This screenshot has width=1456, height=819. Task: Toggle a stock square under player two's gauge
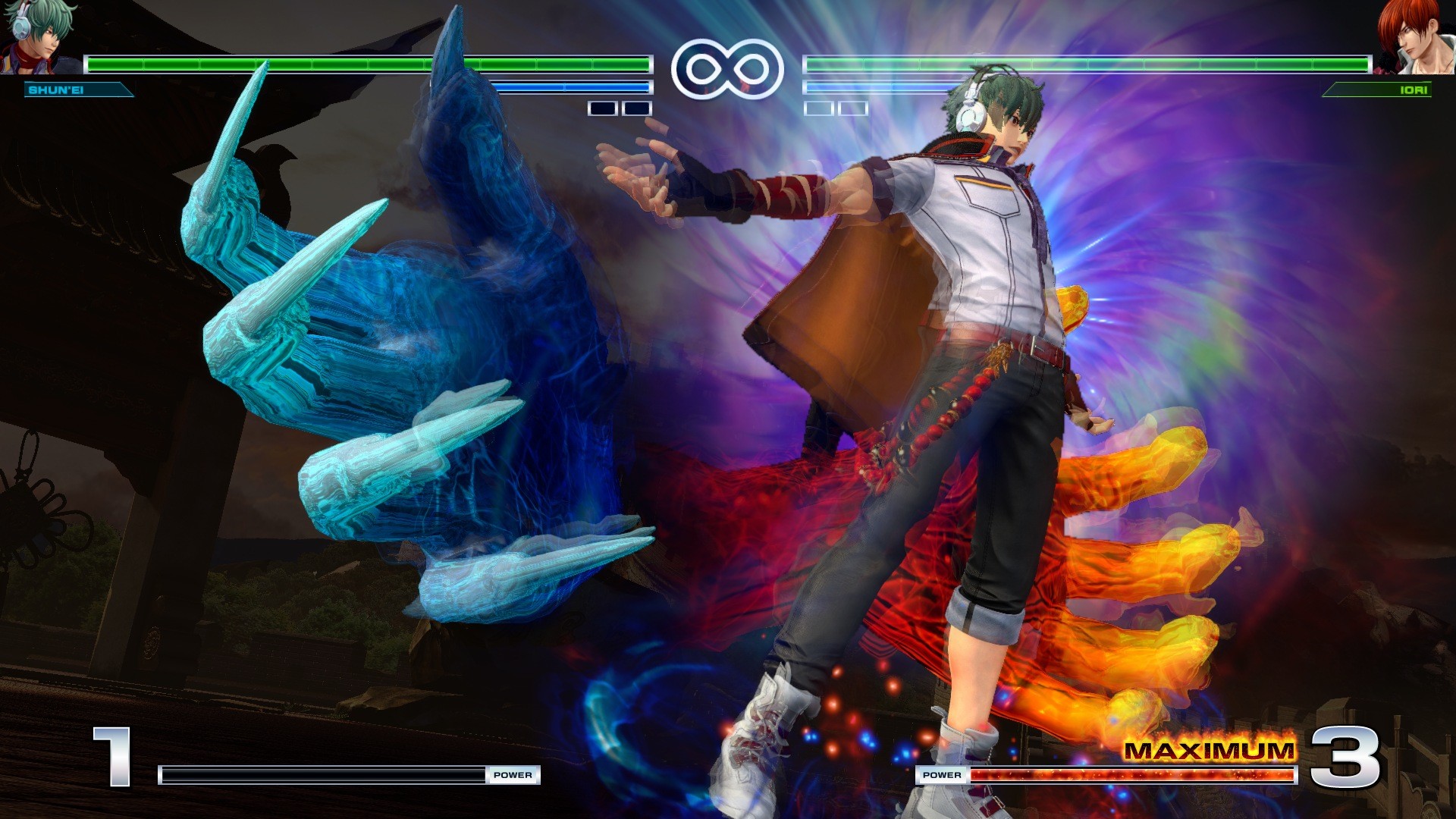coord(821,109)
